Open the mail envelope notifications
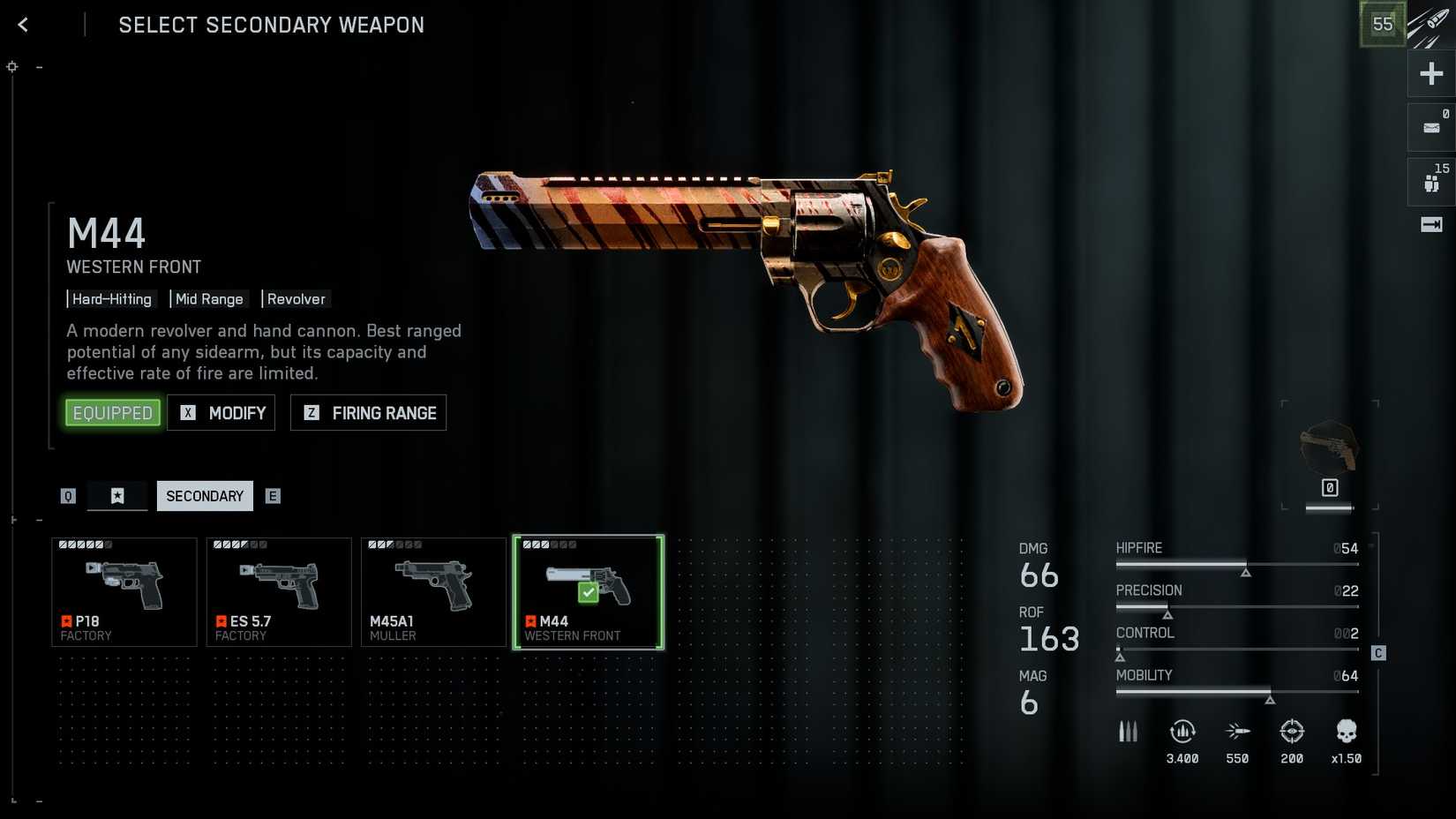The height and width of the screenshot is (819, 1456). coord(1431,128)
